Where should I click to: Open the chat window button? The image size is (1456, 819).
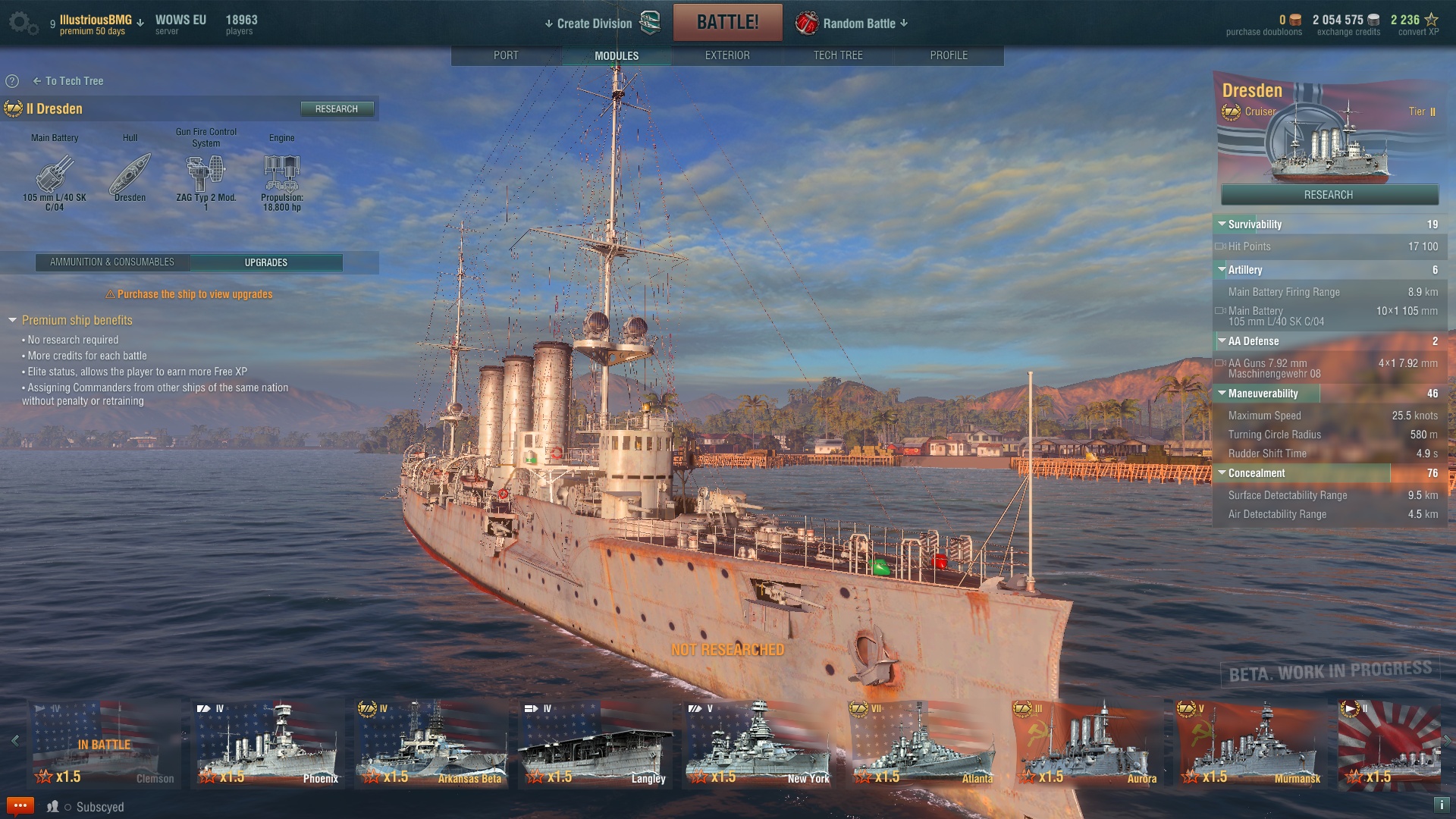[x=20, y=805]
